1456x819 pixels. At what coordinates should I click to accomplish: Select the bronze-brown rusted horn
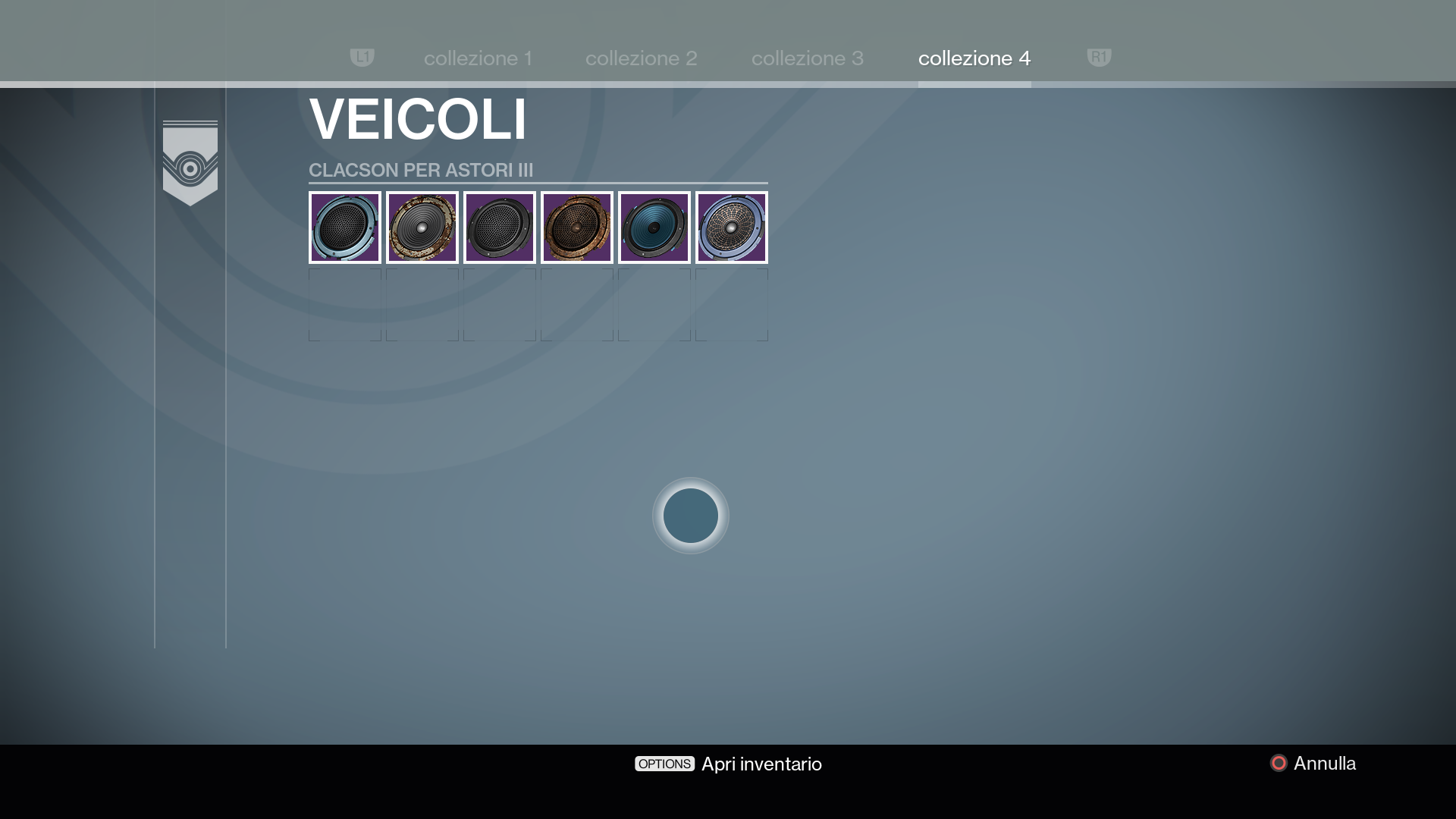point(577,227)
